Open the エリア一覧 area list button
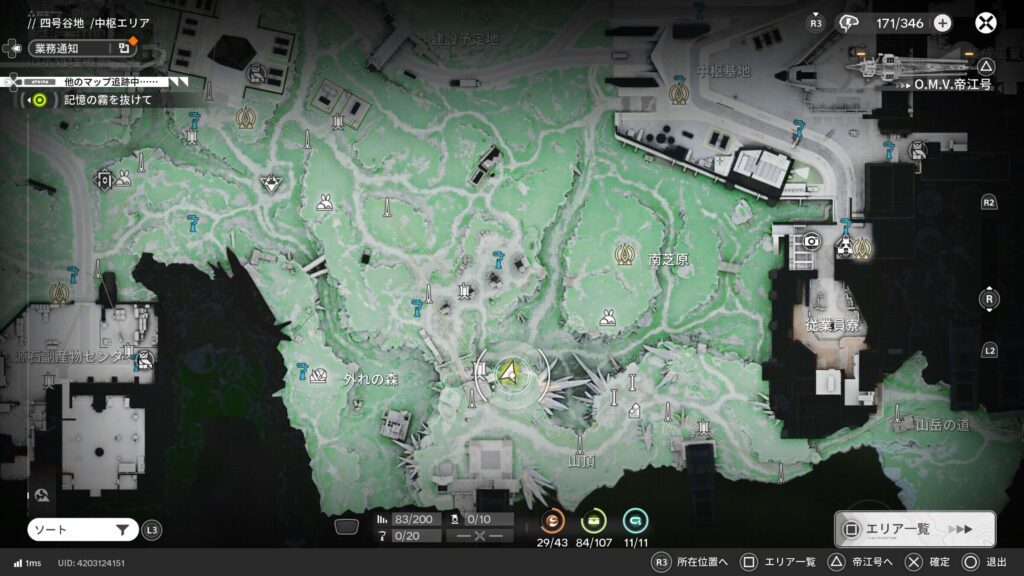1024x576 pixels. point(914,529)
